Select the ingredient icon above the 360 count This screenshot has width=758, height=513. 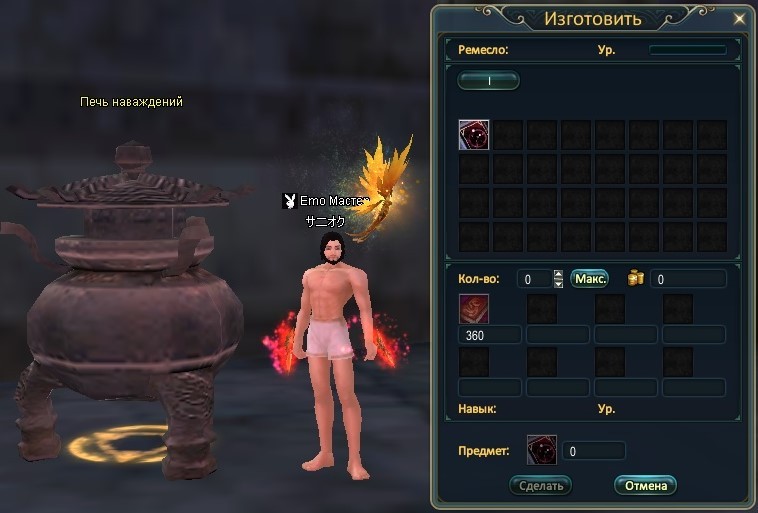(x=474, y=309)
